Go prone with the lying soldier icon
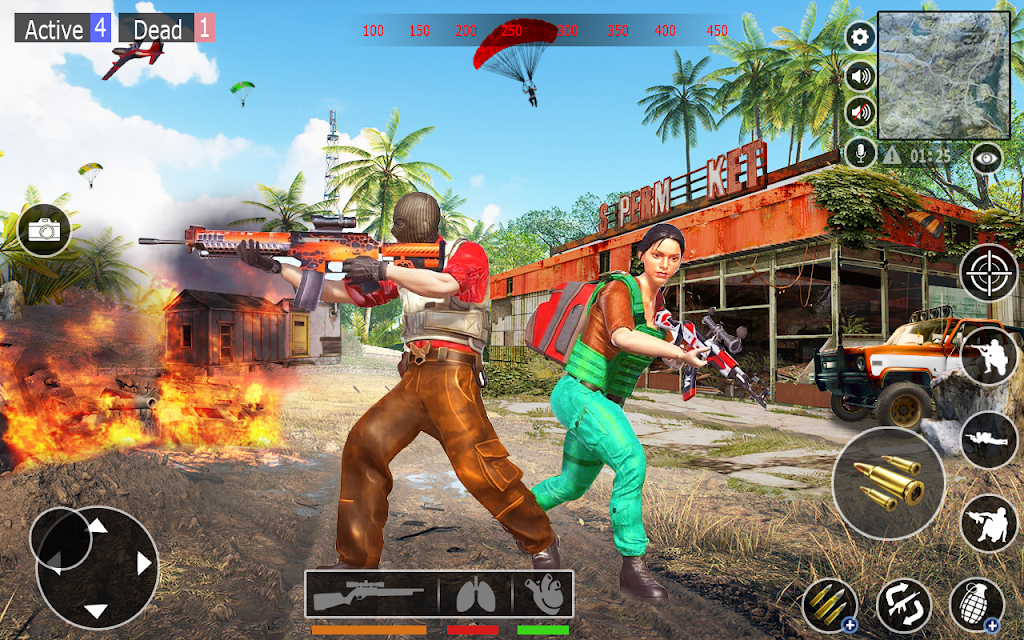 click(x=988, y=439)
